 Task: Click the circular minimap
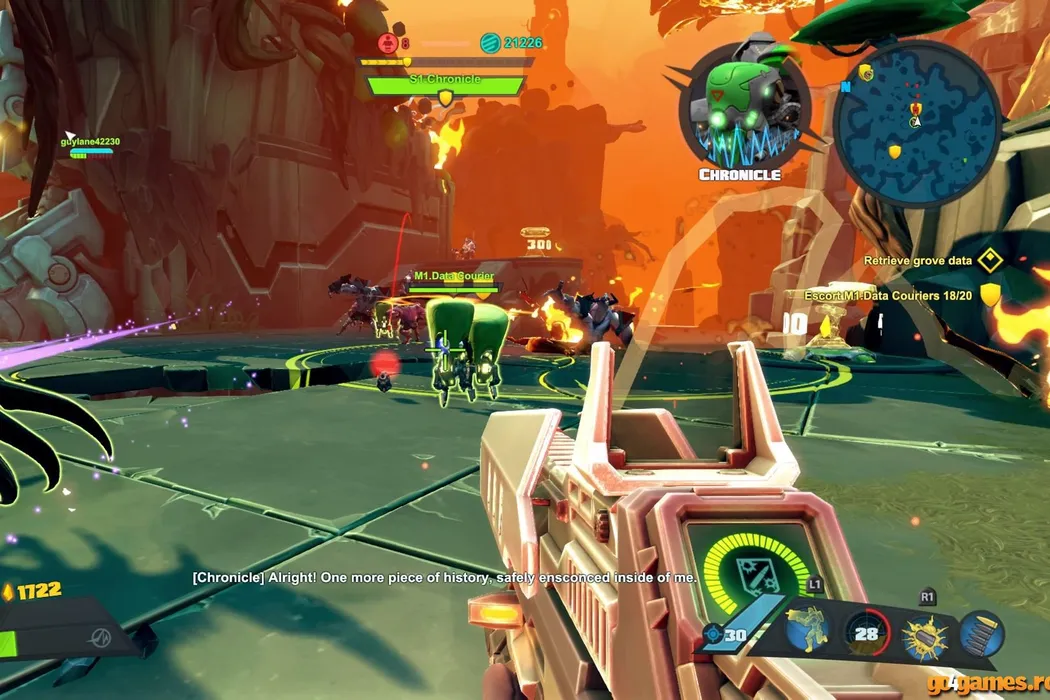pos(916,124)
